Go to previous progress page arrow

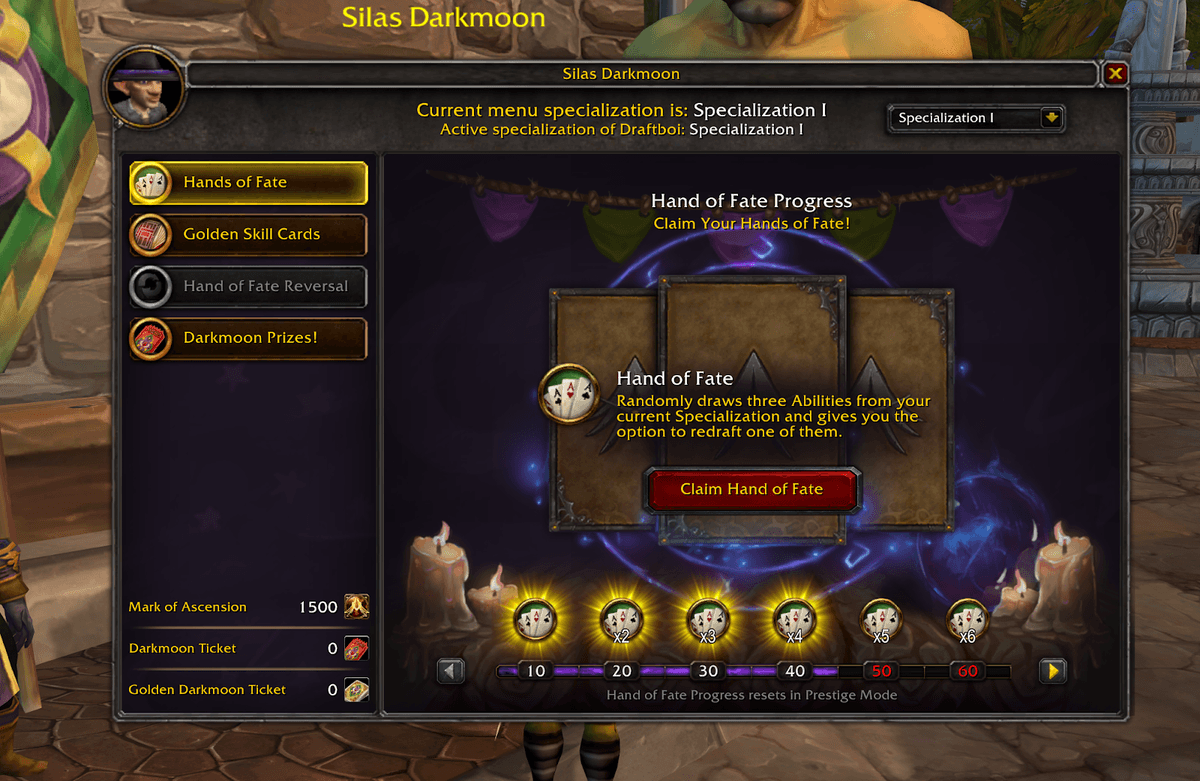click(x=451, y=670)
